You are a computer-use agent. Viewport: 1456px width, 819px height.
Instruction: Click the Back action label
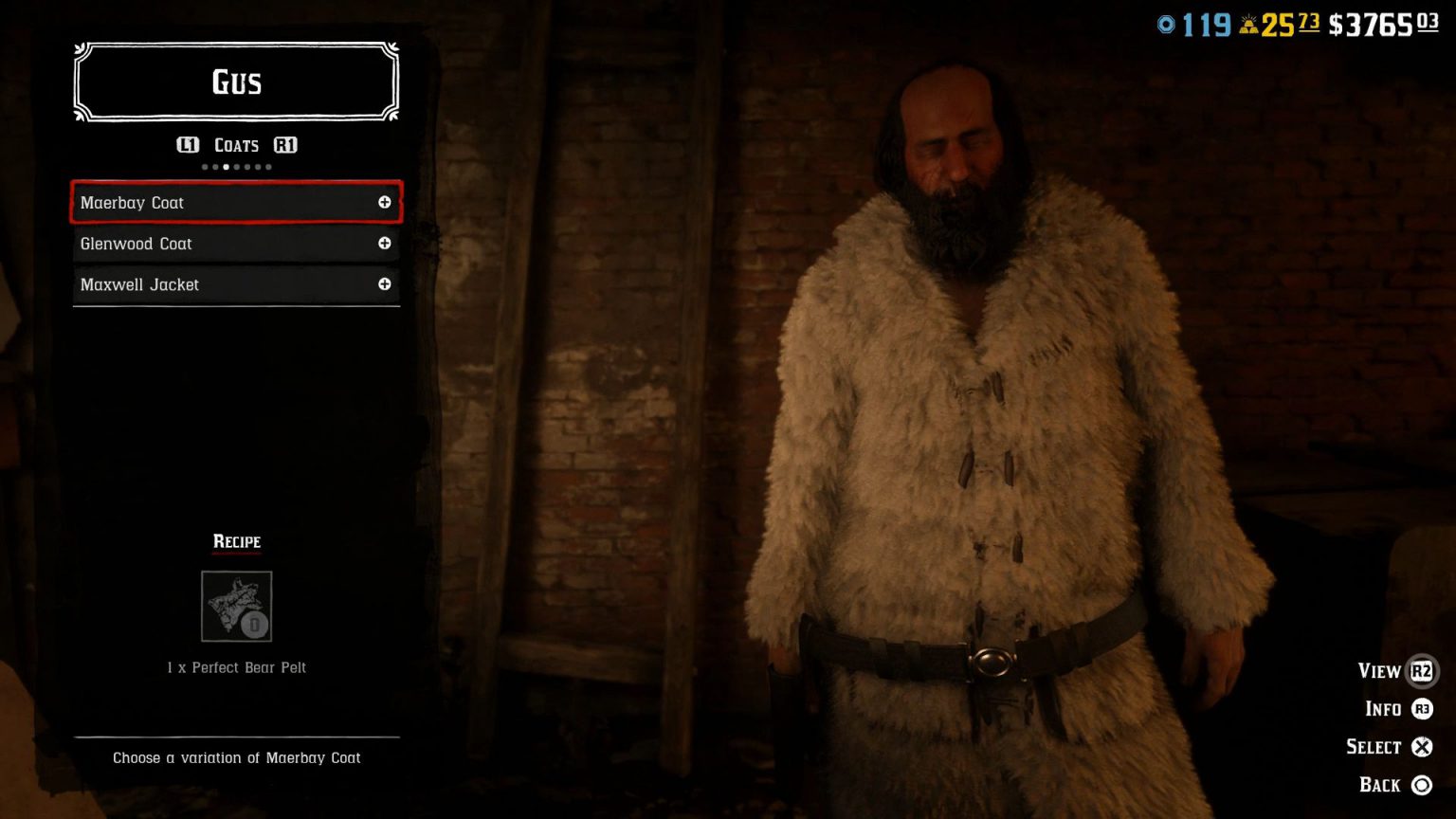tap(1381, 785)
